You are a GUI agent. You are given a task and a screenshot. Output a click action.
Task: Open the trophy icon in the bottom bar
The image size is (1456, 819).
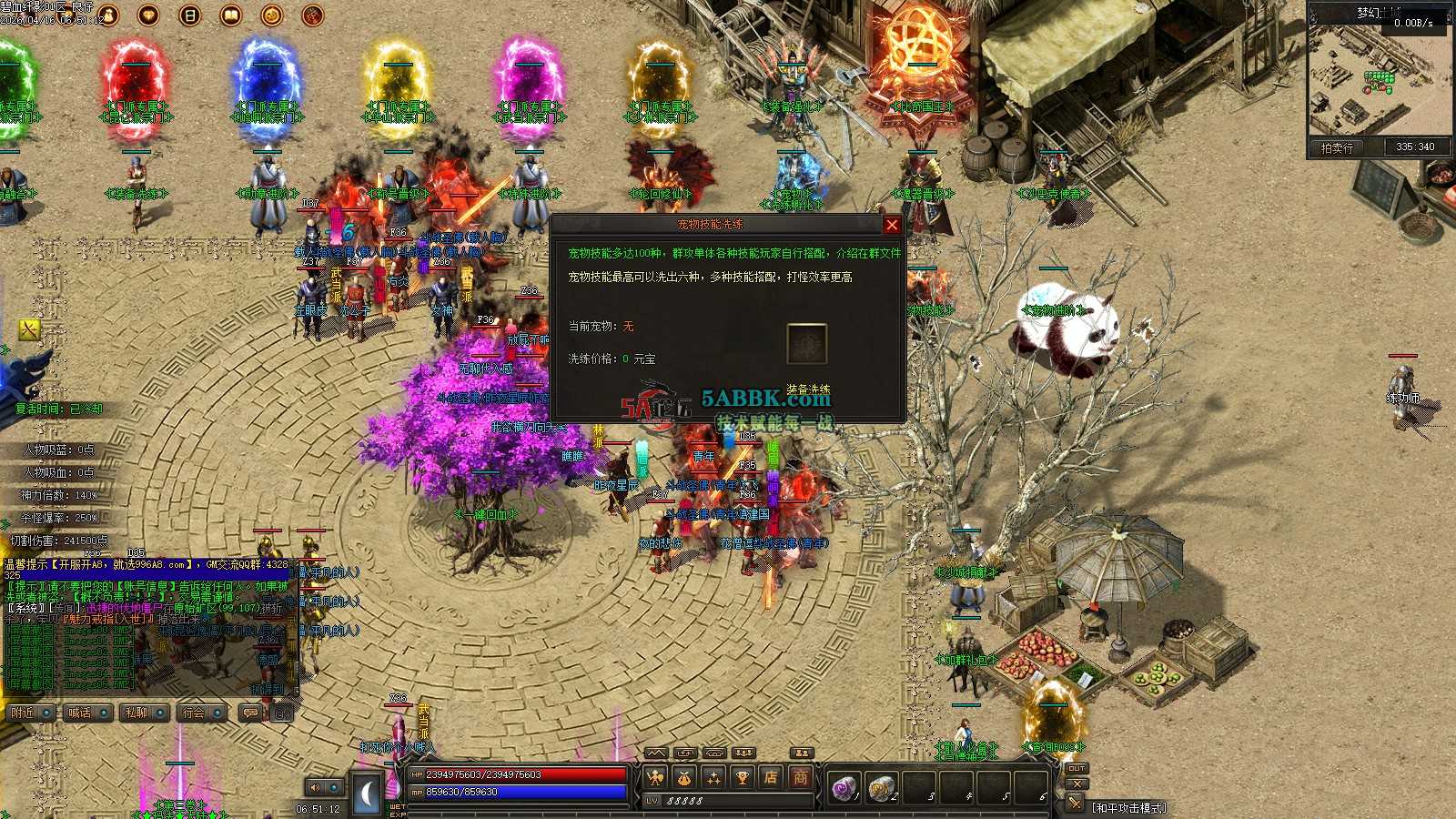point(742,777)
